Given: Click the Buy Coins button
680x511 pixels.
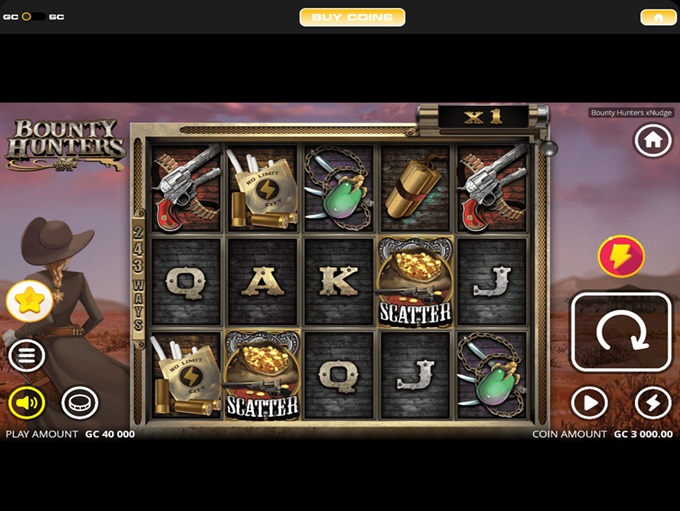Looking at the screenshot, I should pos(352,17).
